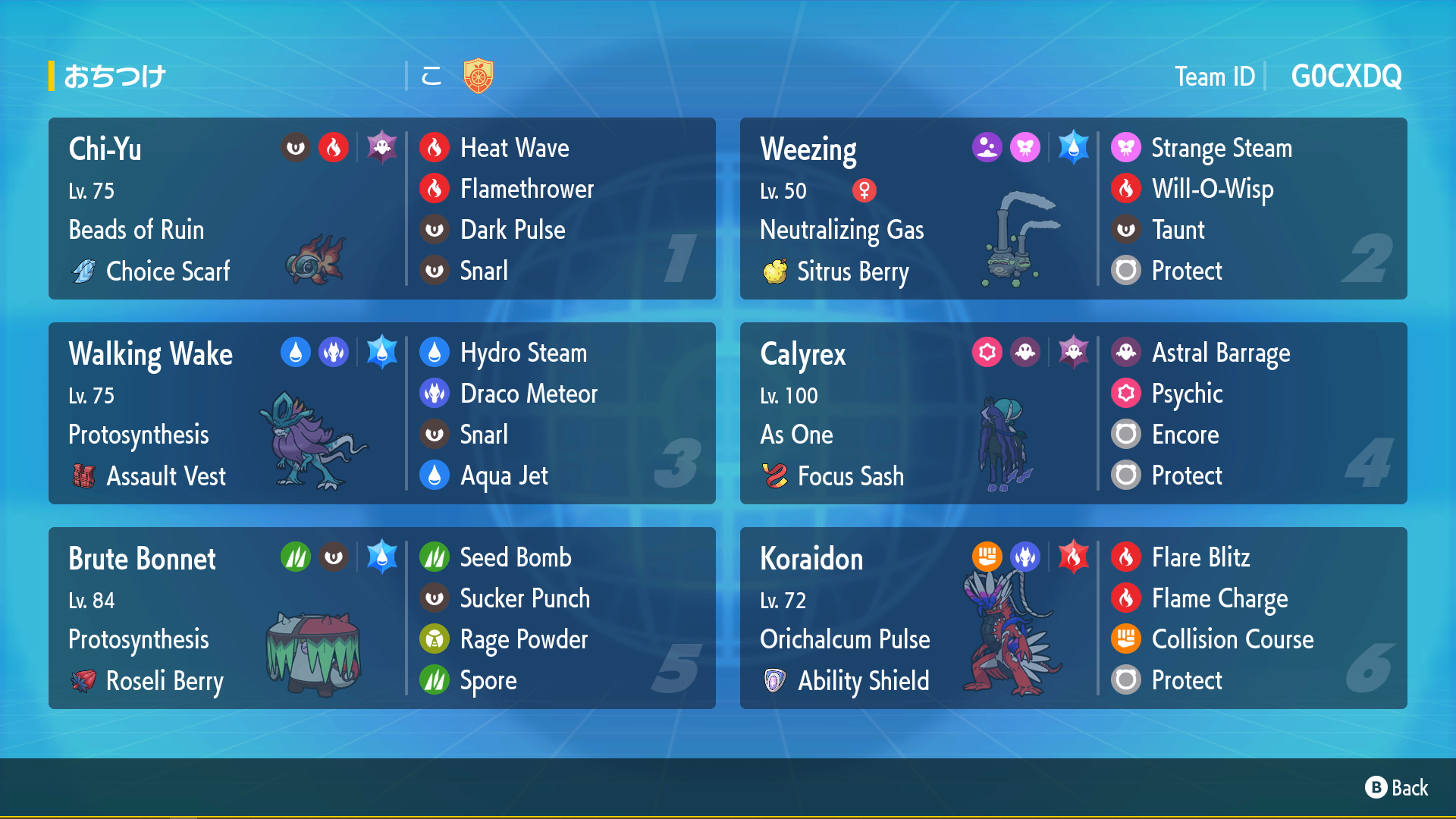Click the orange team emblem badge
1456x819 pixels.
pos(479,76)
